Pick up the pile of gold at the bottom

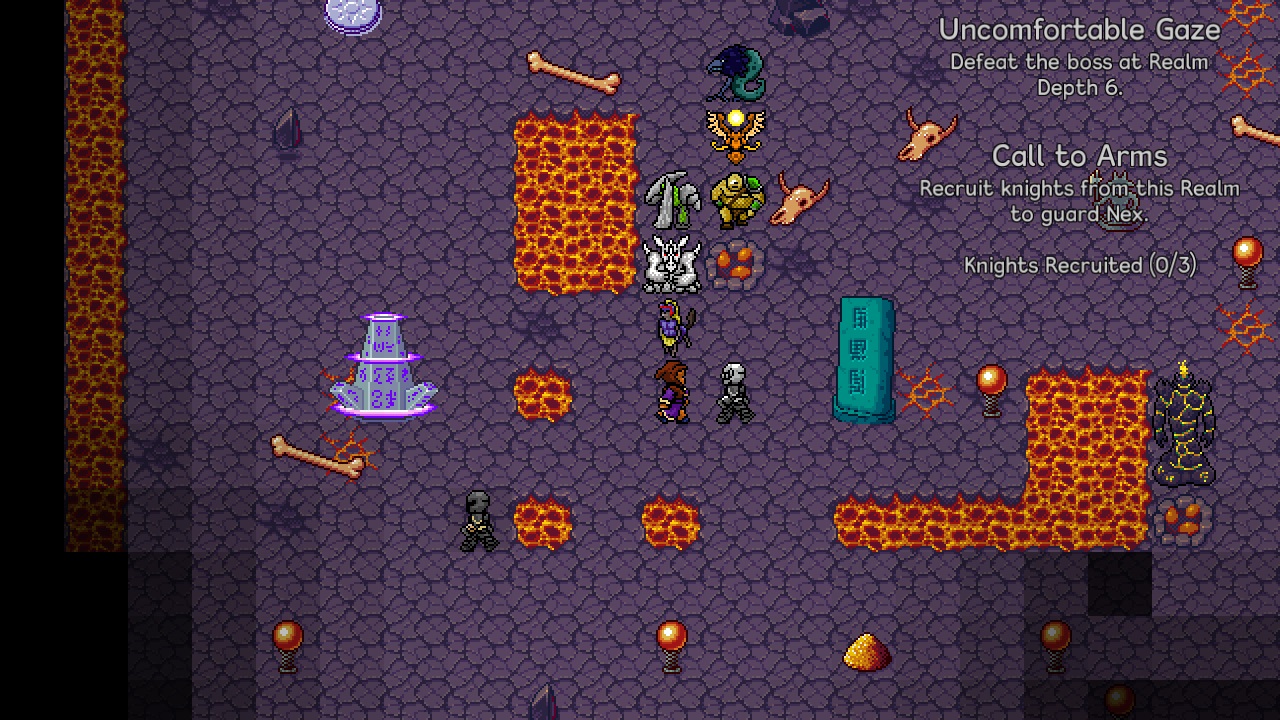click(x=868, y=650)
